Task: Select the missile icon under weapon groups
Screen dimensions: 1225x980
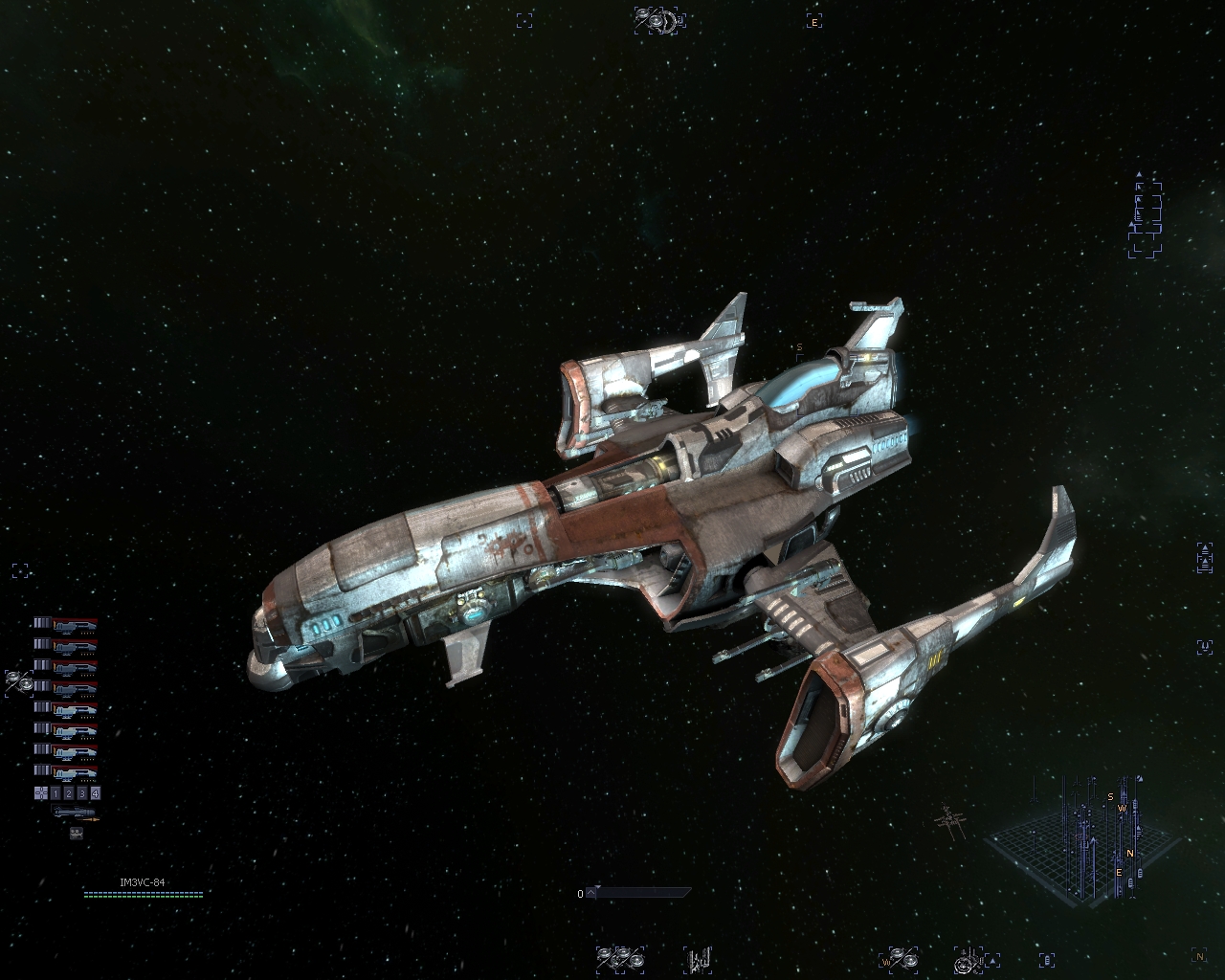Action: click(x=76, y=813)
